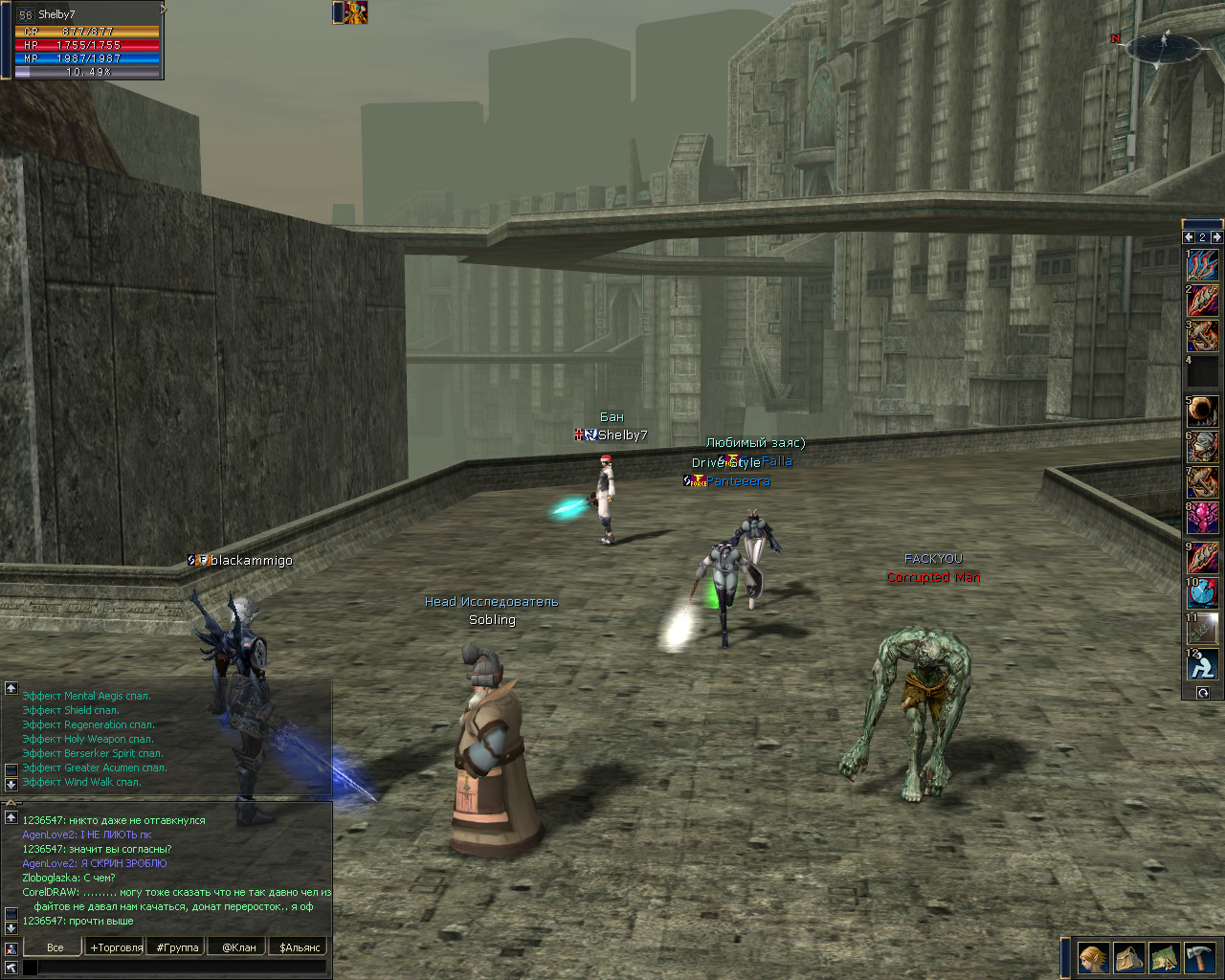Open the character status window icon
1225x980 pixels.
1093,957
